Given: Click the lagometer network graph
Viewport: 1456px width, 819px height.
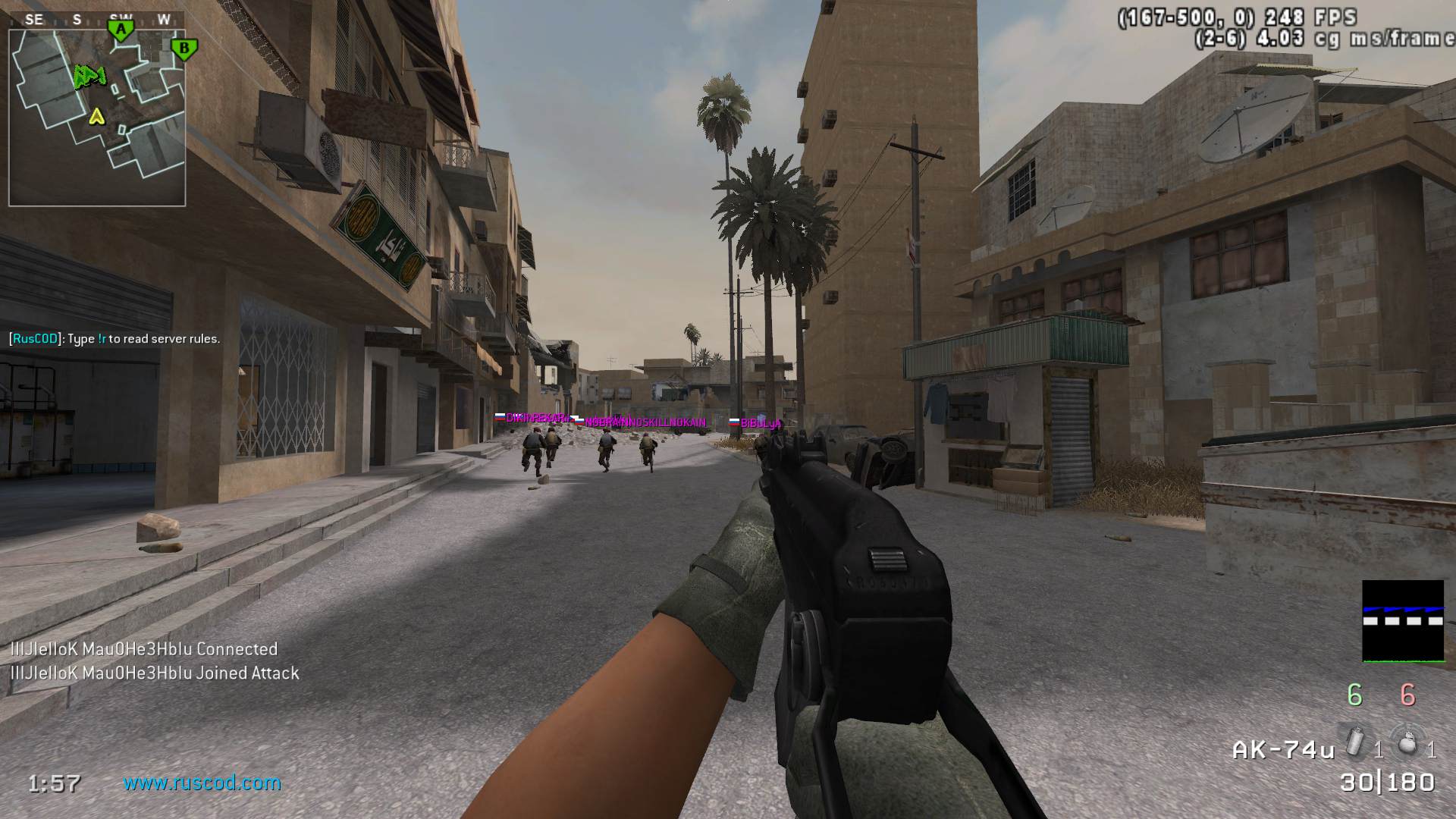Looking at the screenshot, I should pos(1402,621).
